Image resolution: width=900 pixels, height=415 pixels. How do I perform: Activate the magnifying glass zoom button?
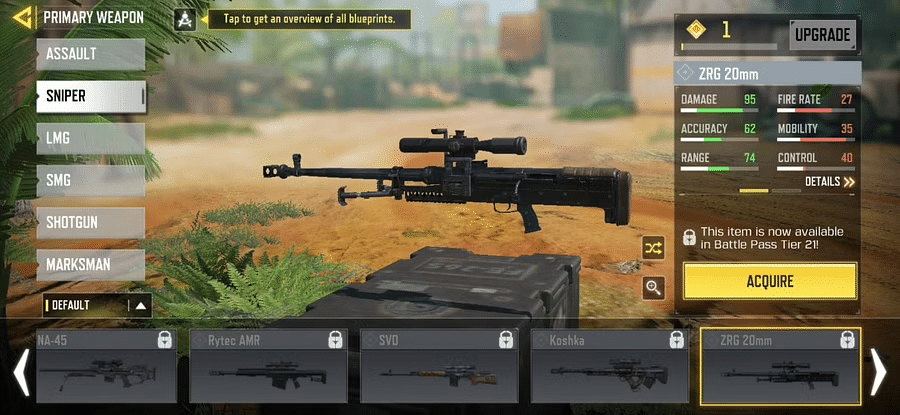[654, 288]
